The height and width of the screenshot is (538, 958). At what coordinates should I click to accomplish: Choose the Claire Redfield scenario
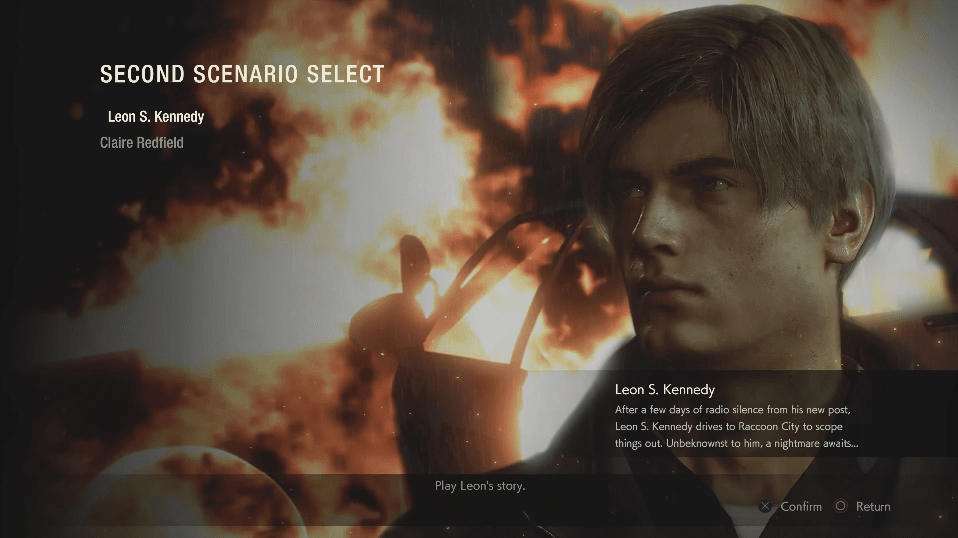point(141,143)
